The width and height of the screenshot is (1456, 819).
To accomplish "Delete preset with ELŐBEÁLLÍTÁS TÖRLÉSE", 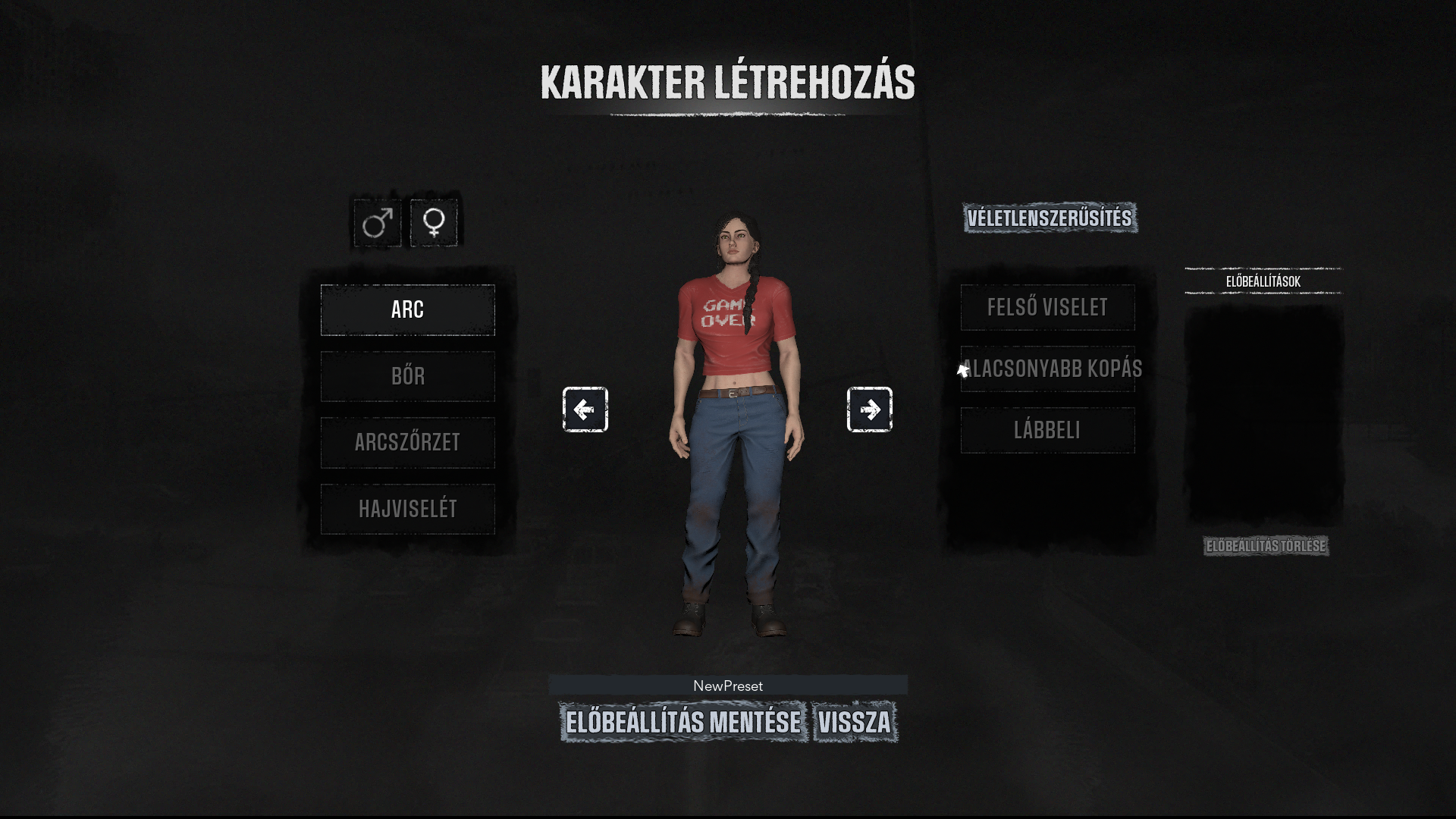I will point(1266,546).
